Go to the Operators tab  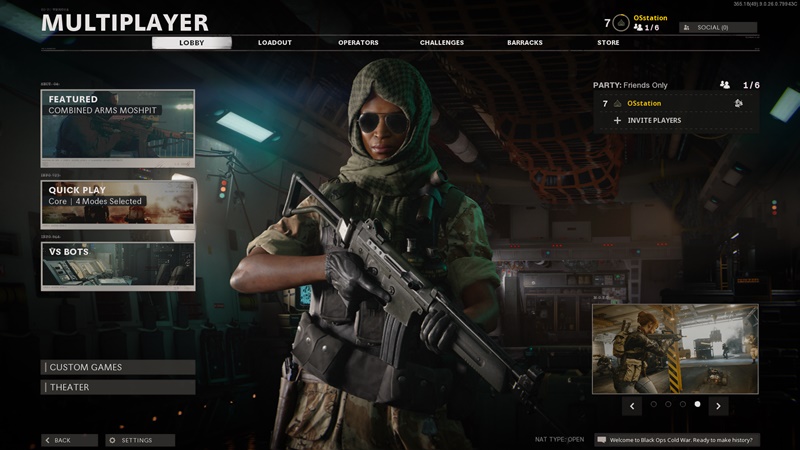pos(358,43)
